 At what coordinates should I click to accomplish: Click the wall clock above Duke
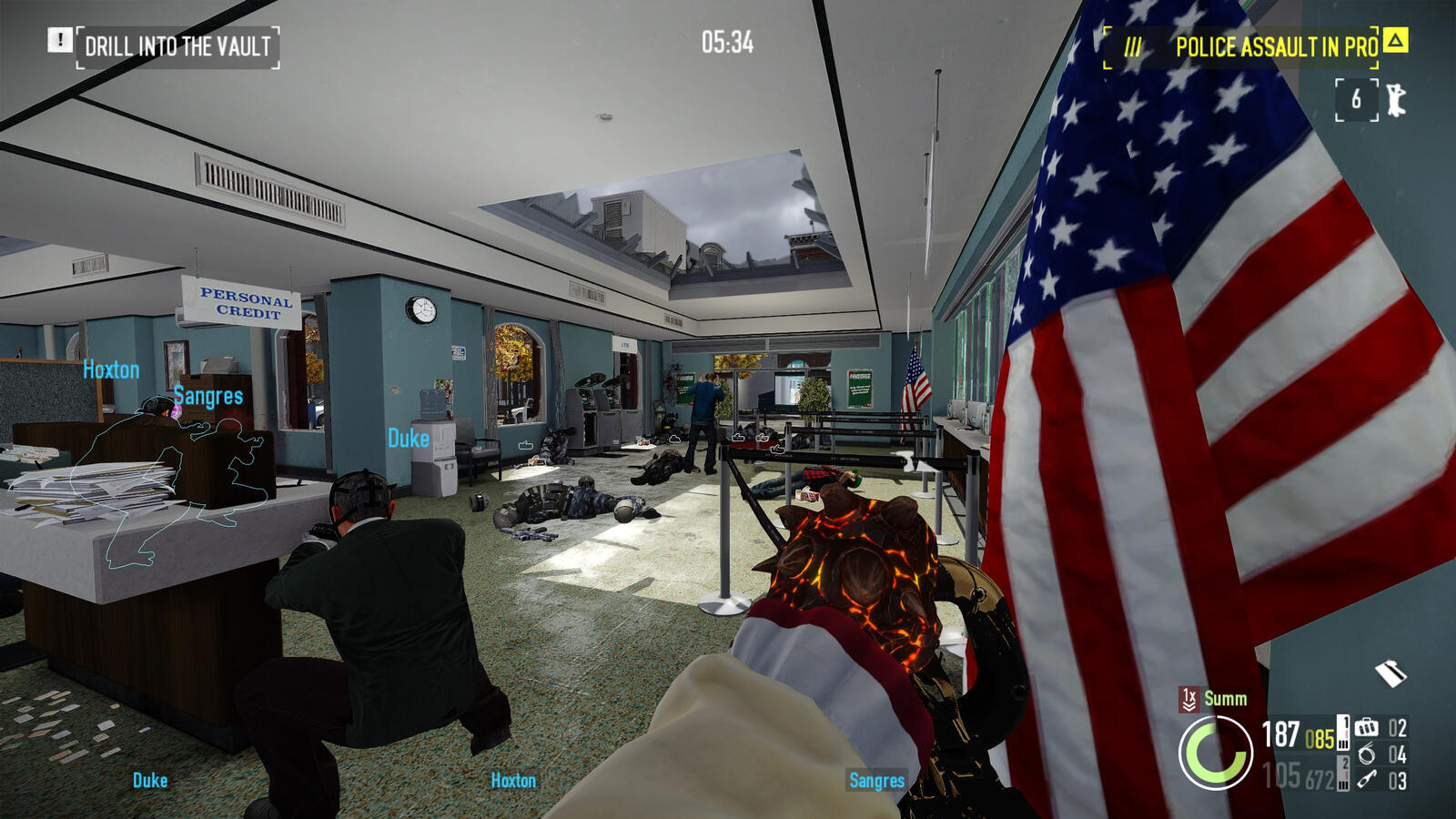click(x=423, y=310)
